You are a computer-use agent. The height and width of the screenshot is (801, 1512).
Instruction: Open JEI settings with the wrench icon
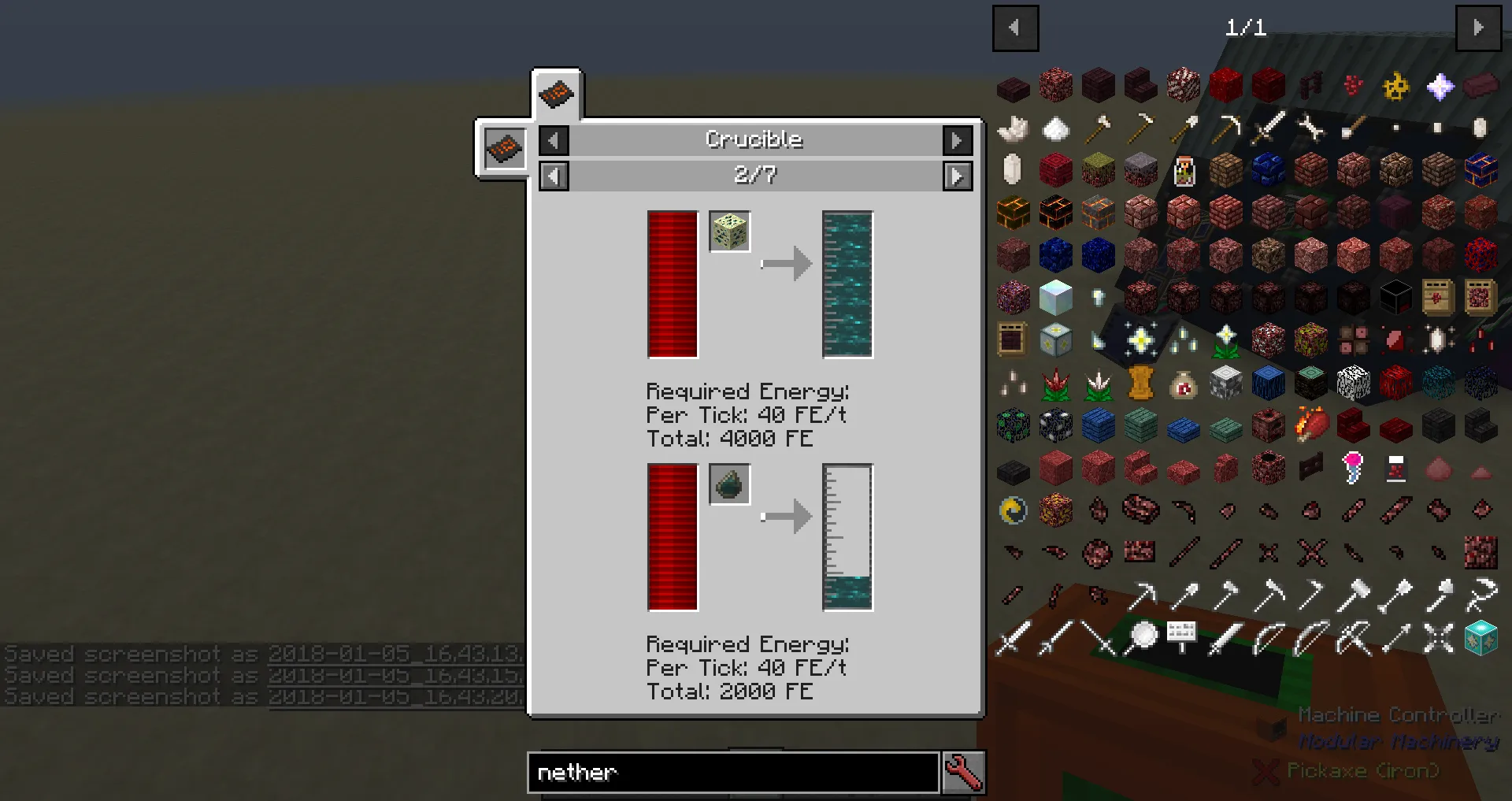point(964,773)
